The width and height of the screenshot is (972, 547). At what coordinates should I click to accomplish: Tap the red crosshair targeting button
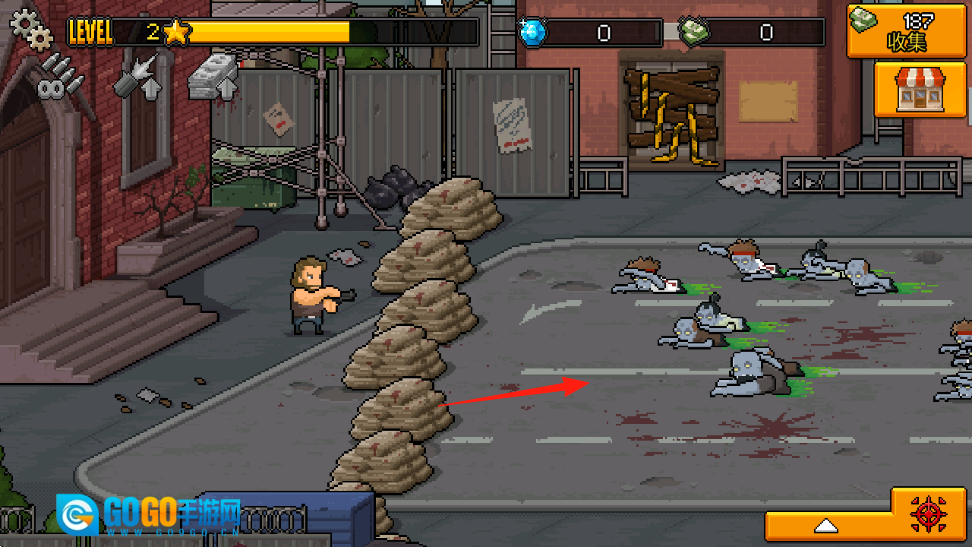click(x=928, y=515)
